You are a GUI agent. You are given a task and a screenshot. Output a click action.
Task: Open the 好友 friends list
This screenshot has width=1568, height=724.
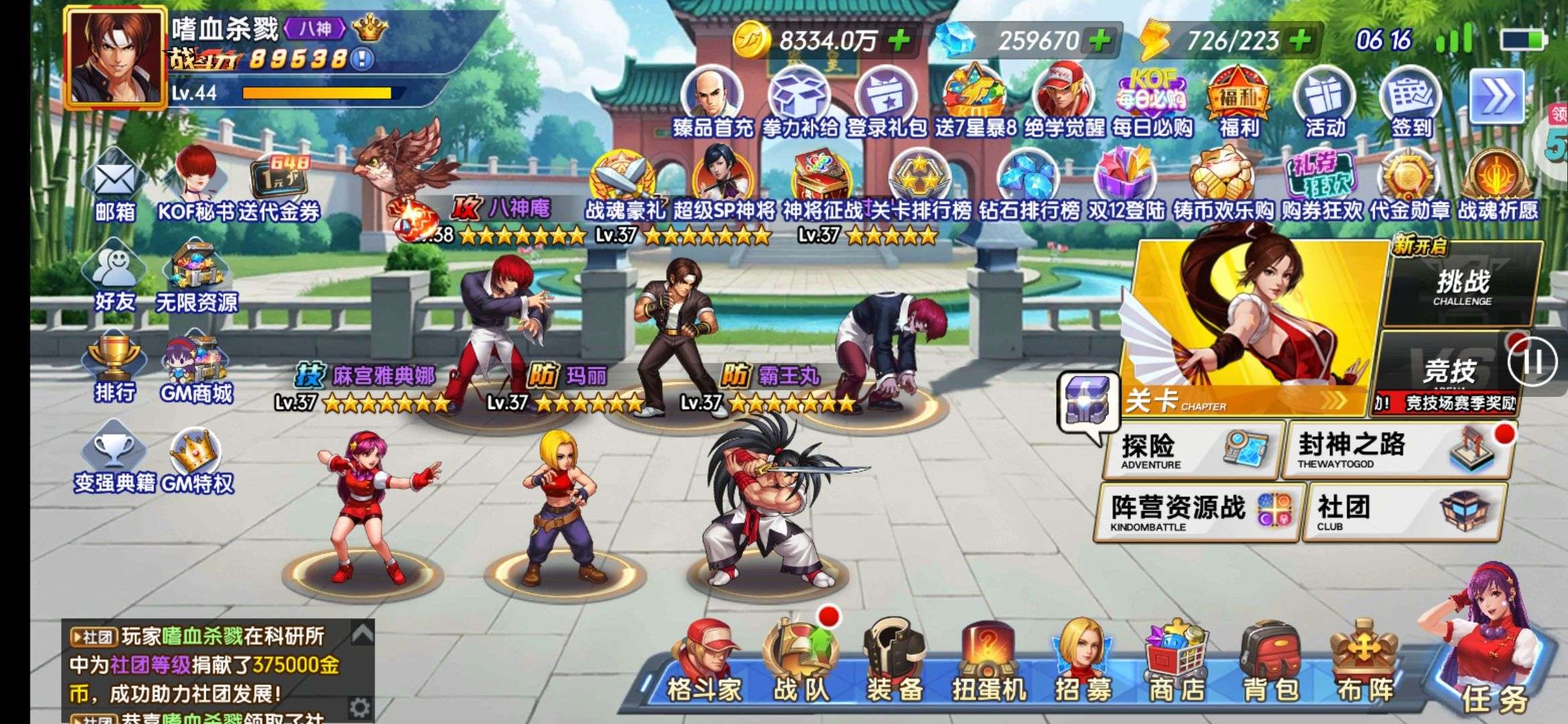click(114, 280)
